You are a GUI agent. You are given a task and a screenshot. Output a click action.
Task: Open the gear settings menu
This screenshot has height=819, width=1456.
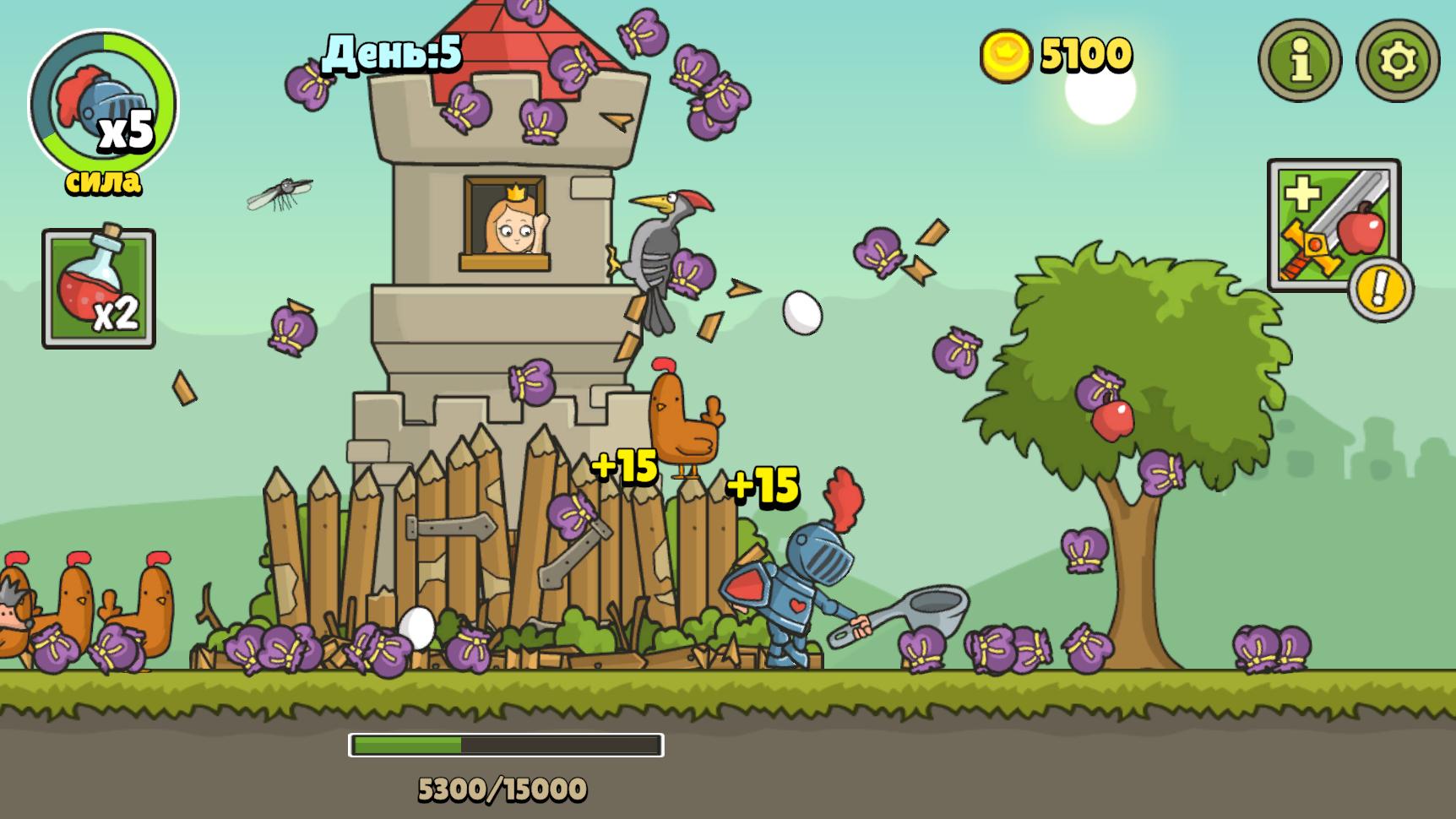point(1397,61)
